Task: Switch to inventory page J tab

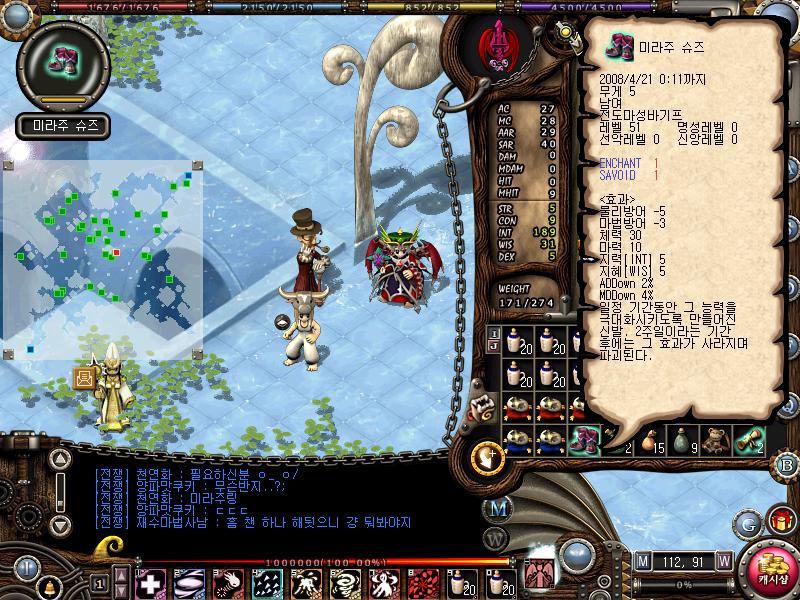Action: [494, 345]
